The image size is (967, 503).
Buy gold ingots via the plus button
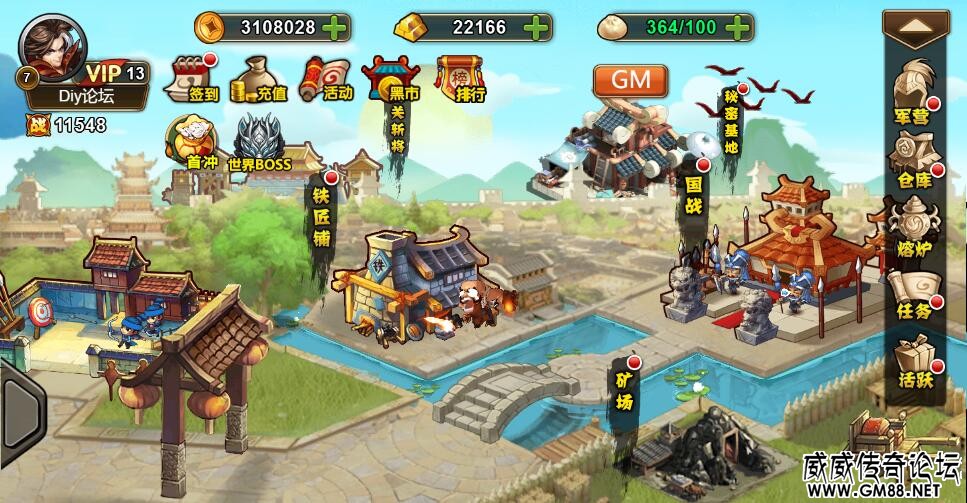(537, 27)
